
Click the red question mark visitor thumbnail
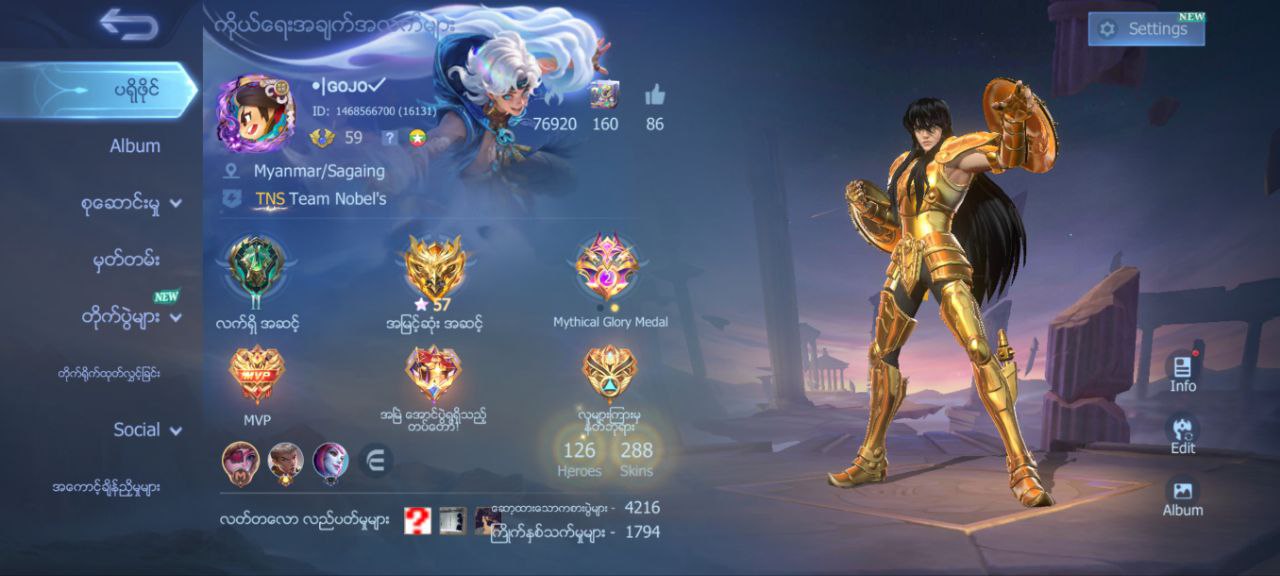(418, 520)
